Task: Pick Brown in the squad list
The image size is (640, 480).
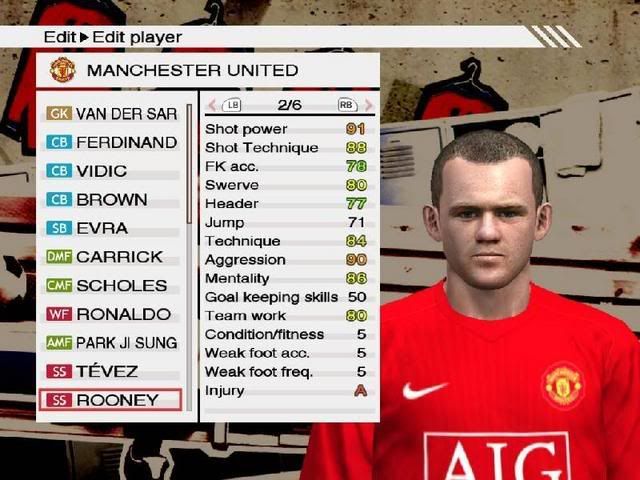Action: [x=111, y=199]
